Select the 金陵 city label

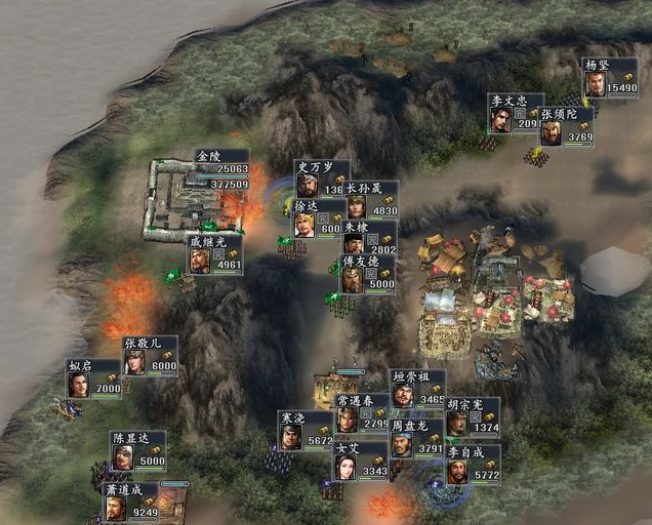tap(208, 157)
